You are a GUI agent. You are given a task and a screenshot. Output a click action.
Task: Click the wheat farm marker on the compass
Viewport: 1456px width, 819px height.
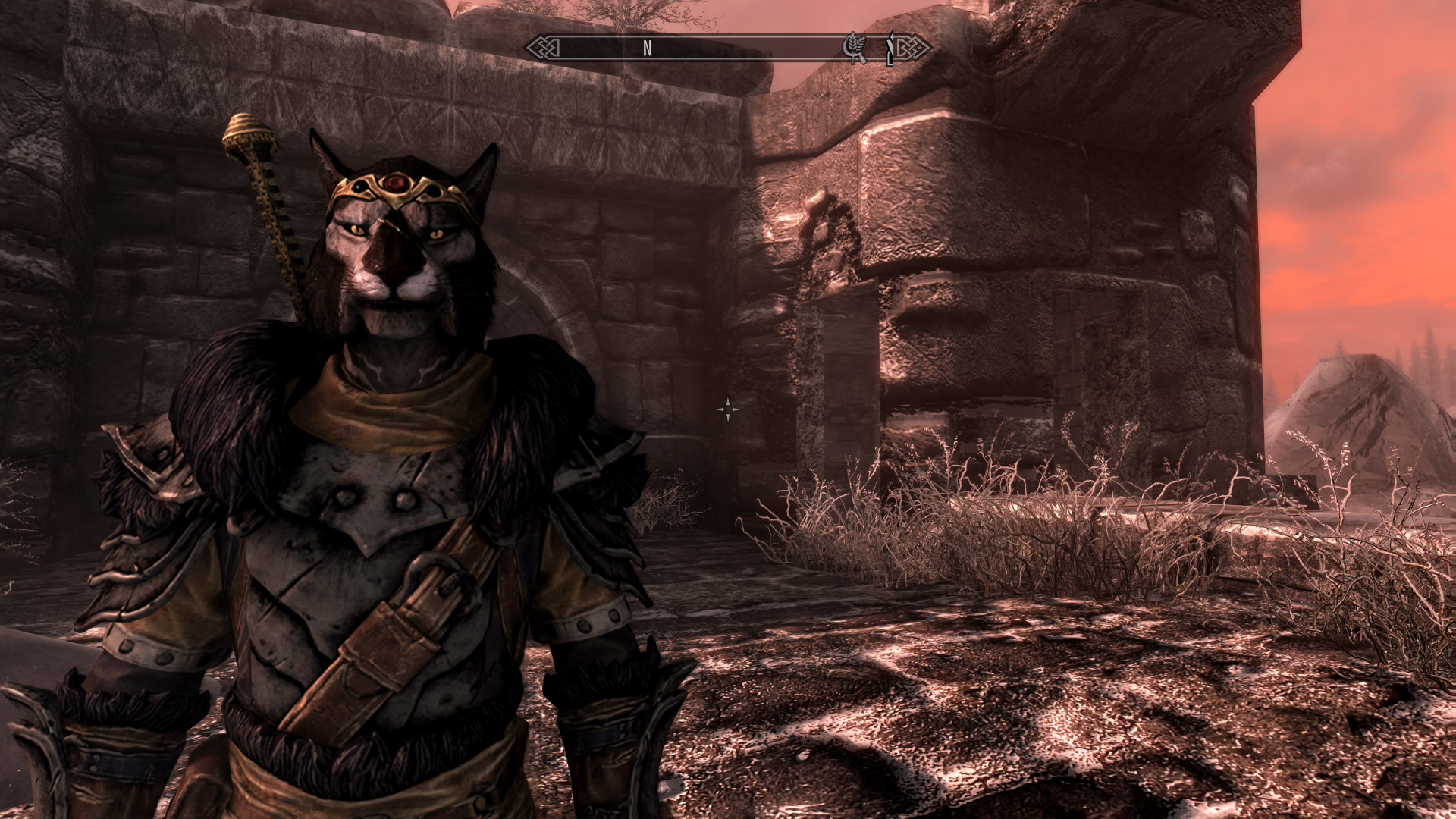[x=855, y=48]
